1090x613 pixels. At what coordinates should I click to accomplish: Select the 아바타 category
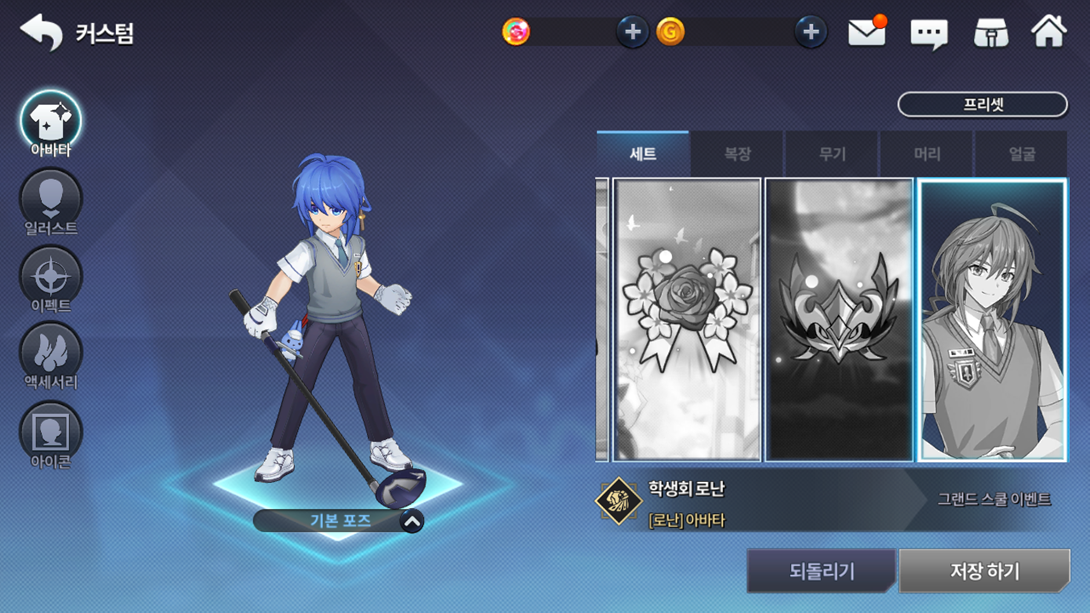click(50, 124)
